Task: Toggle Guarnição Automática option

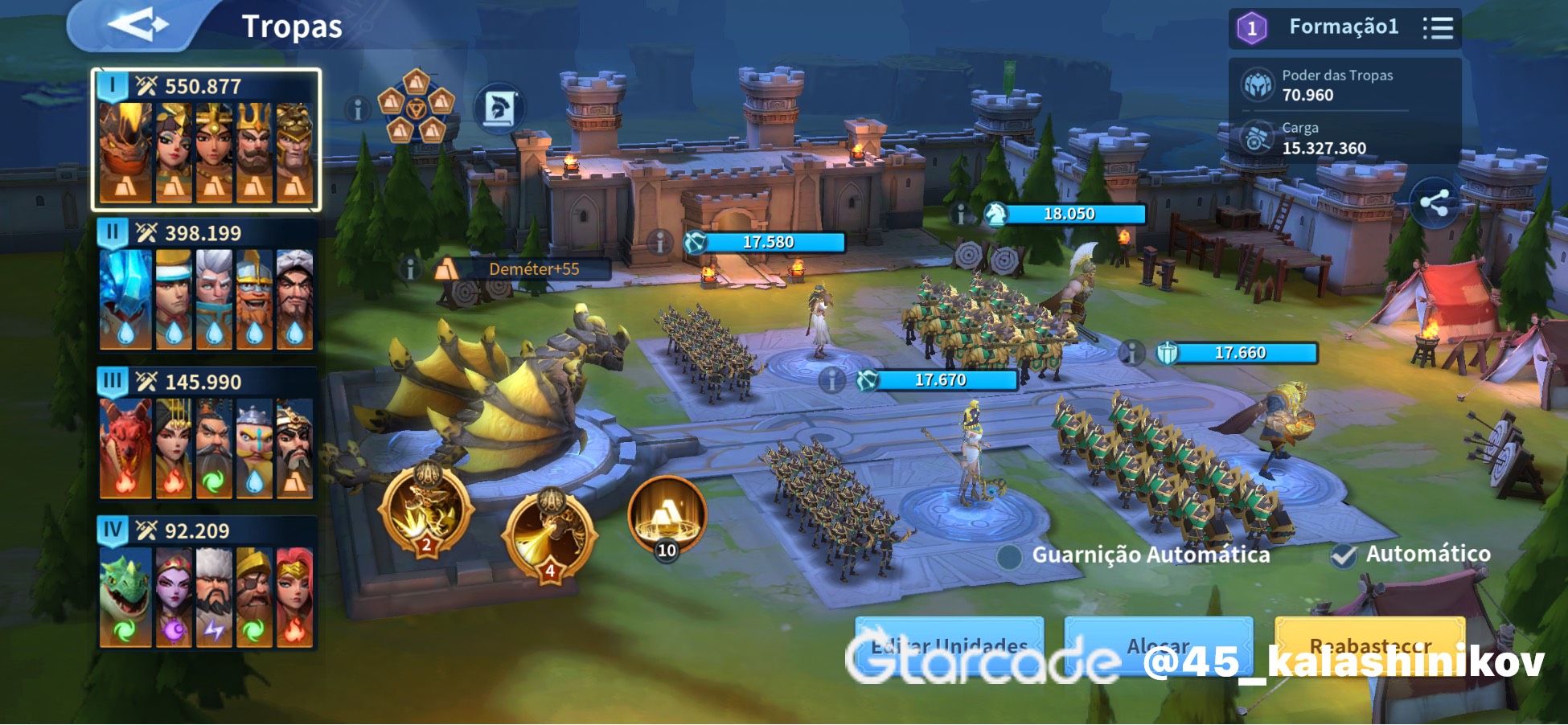Action: click(x=1010, y=556)
